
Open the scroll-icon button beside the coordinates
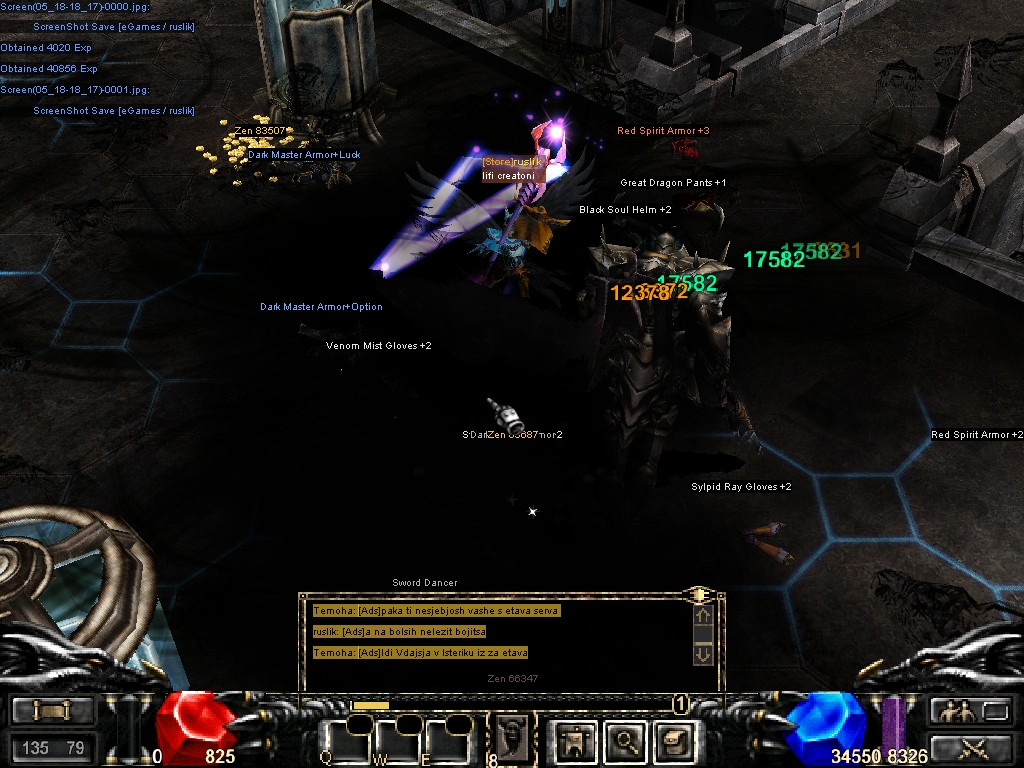(52, 710)
